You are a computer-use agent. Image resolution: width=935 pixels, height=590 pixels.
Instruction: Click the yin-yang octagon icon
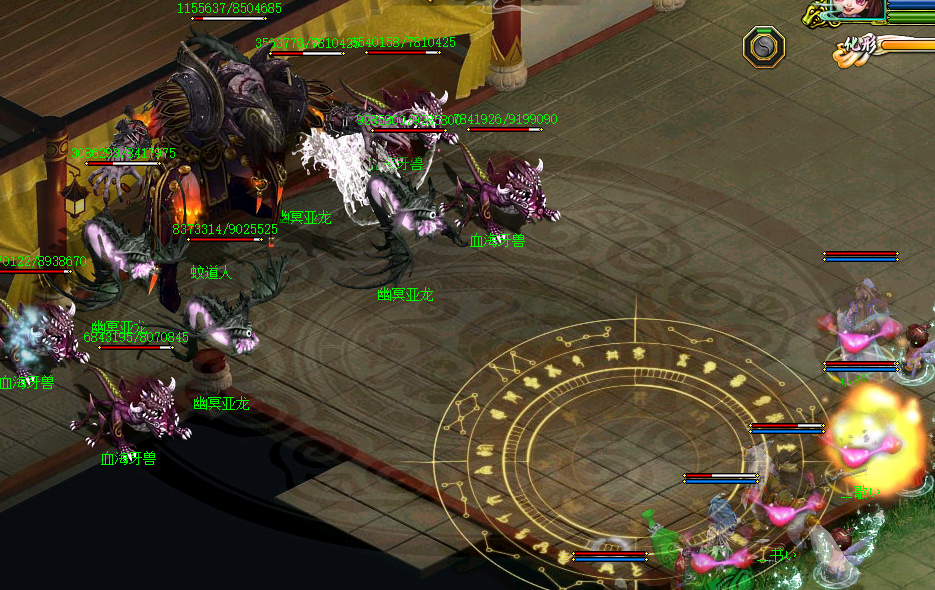coord(764,46)
